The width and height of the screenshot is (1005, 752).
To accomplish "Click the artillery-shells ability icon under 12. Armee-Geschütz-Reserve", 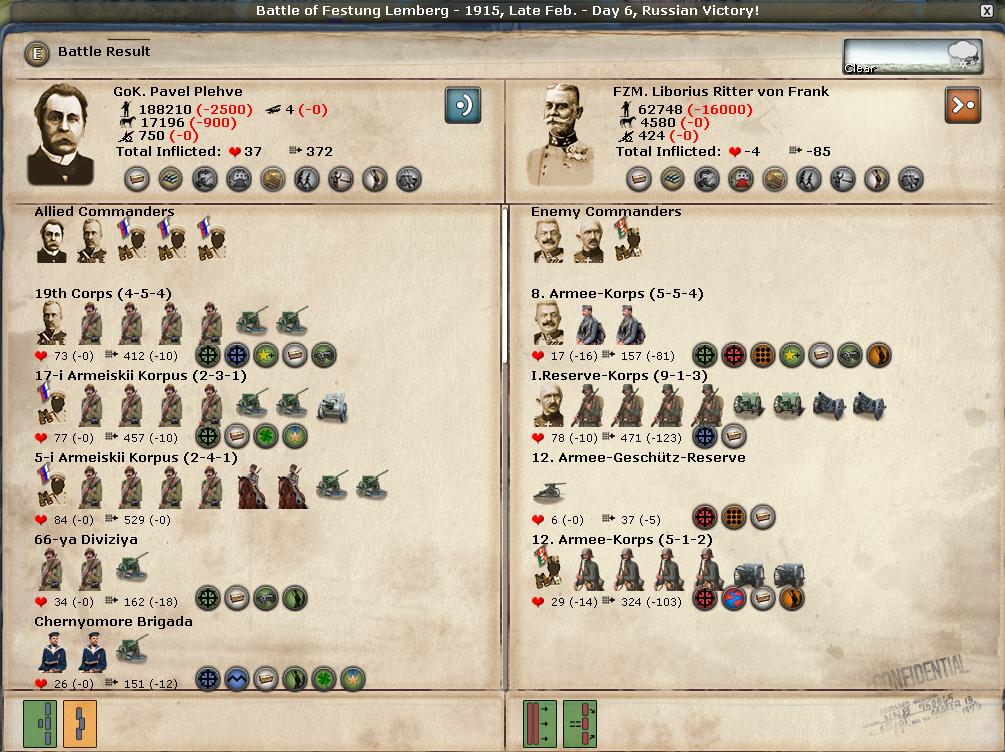I will coord(734,518).
